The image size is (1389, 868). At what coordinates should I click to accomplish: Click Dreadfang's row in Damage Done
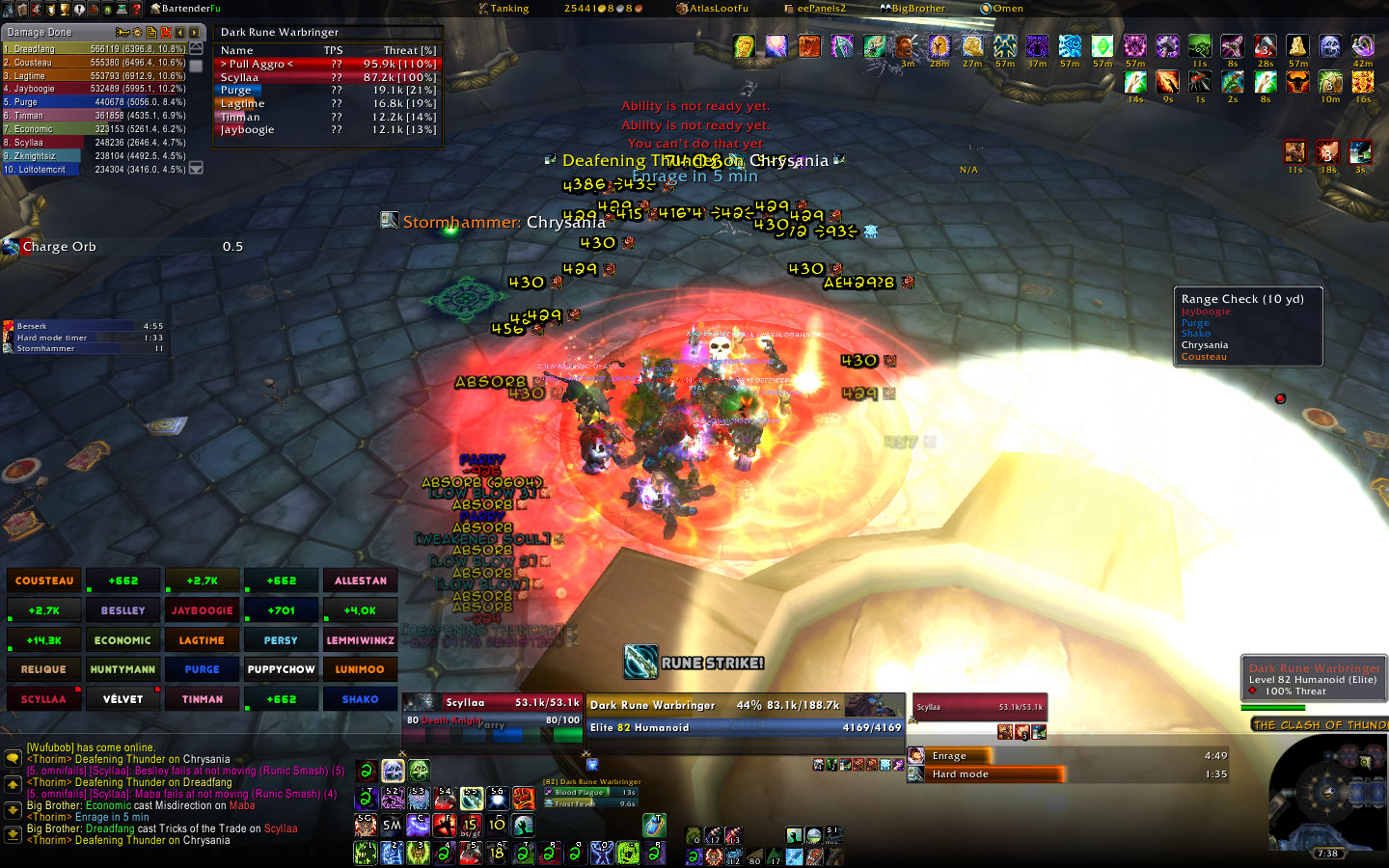pyautogui.click(x=95, y=48)
